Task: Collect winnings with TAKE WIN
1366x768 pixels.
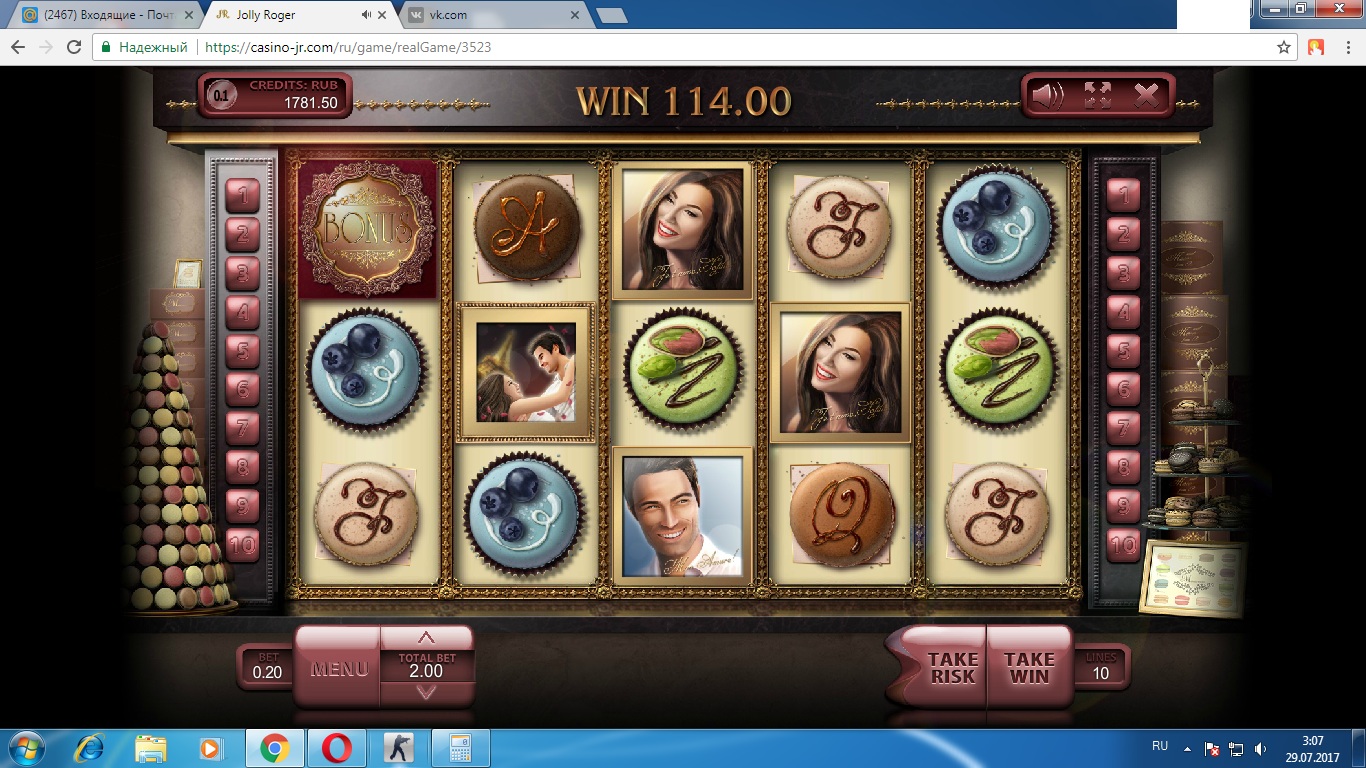Action: point(1029,667)
